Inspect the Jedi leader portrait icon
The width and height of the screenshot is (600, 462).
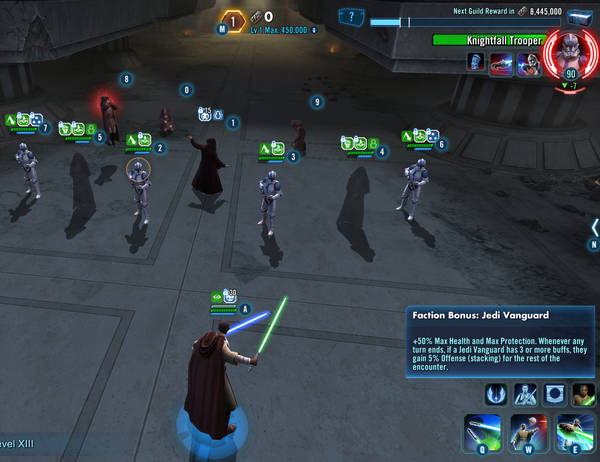[x=583, y=393]
